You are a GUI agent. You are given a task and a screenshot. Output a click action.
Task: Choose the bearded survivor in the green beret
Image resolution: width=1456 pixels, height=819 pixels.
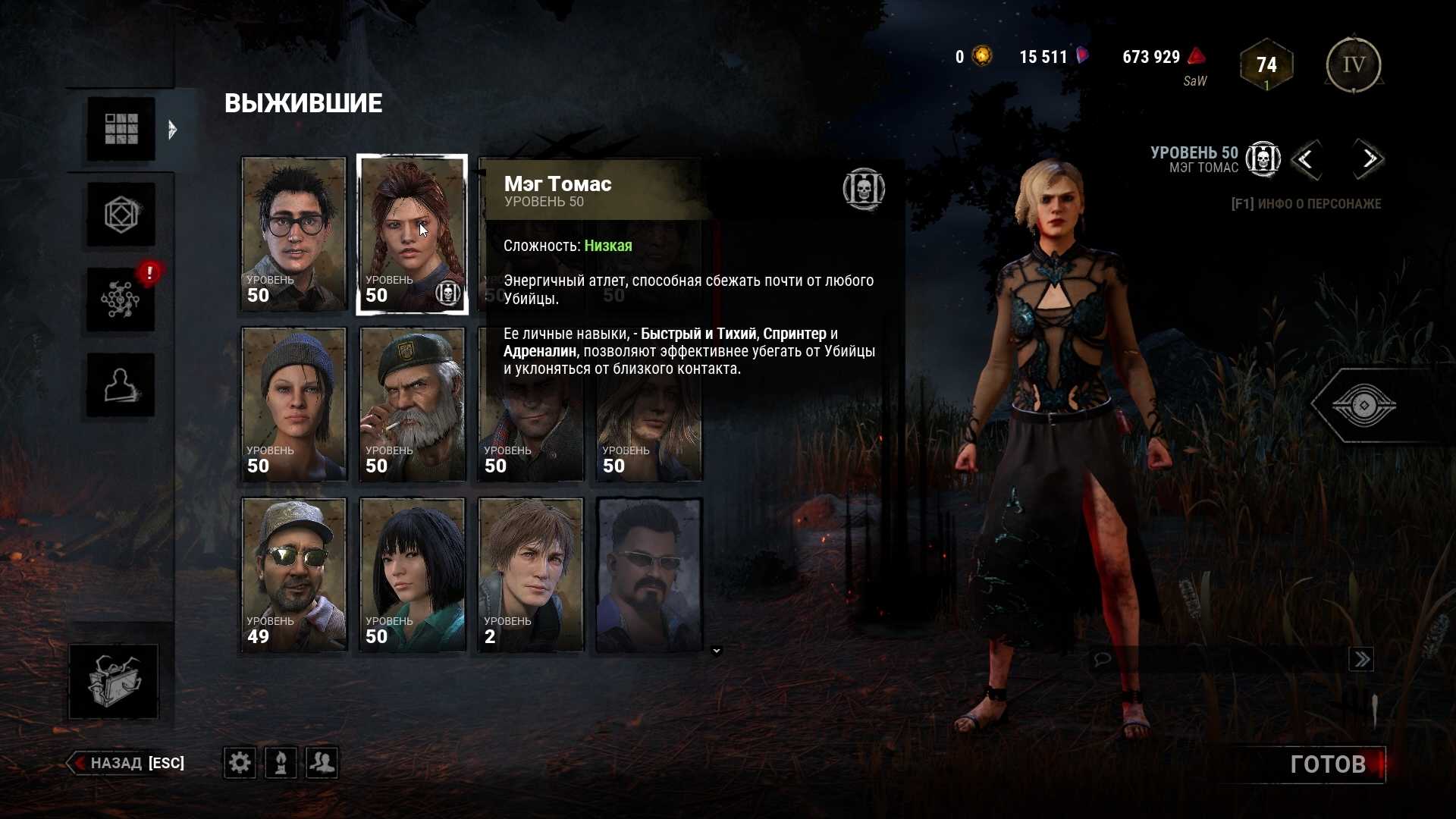pos(412,404)
